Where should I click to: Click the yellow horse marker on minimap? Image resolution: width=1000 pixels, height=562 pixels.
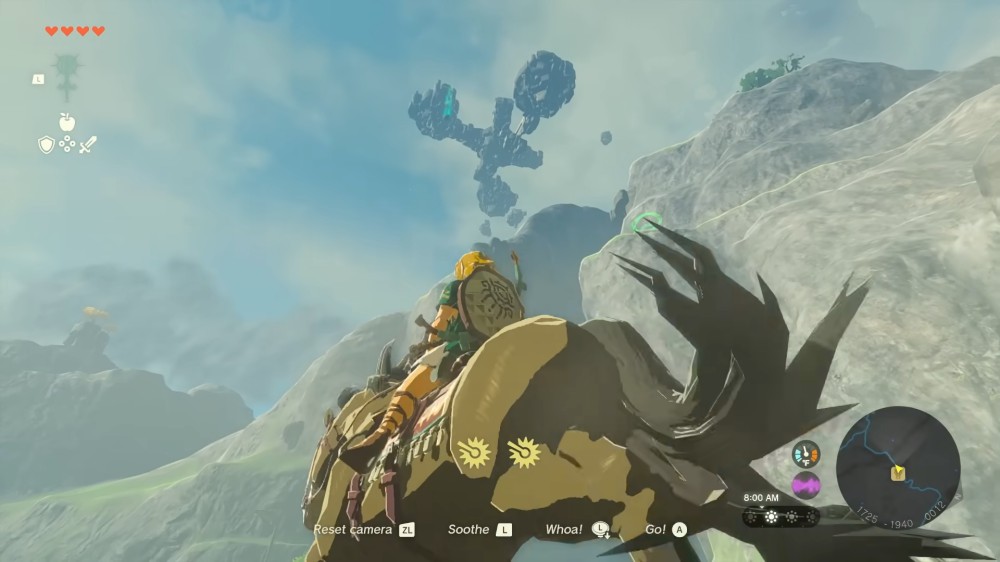click(x=898, y=473)
